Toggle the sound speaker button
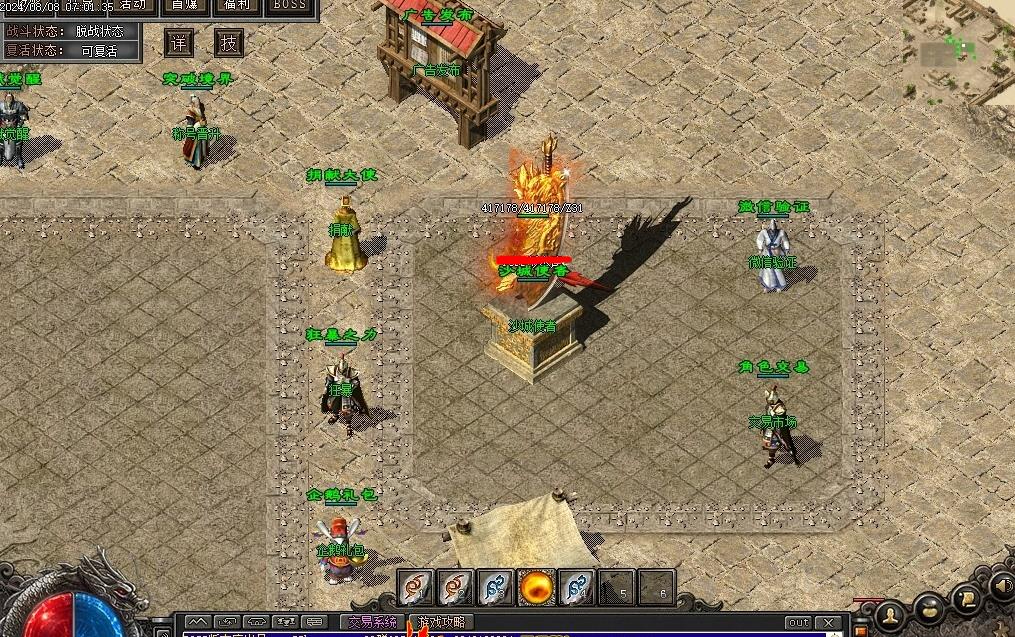 click(x=1000, y=585)
